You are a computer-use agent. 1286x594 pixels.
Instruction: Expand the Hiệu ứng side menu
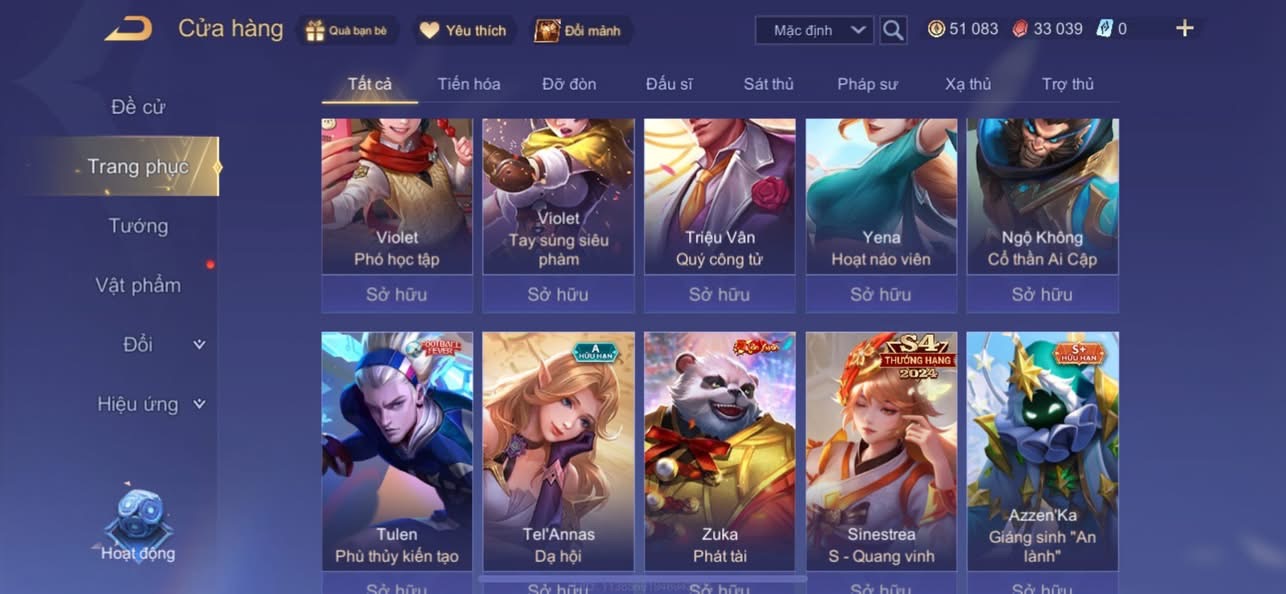tap(150, 404)
